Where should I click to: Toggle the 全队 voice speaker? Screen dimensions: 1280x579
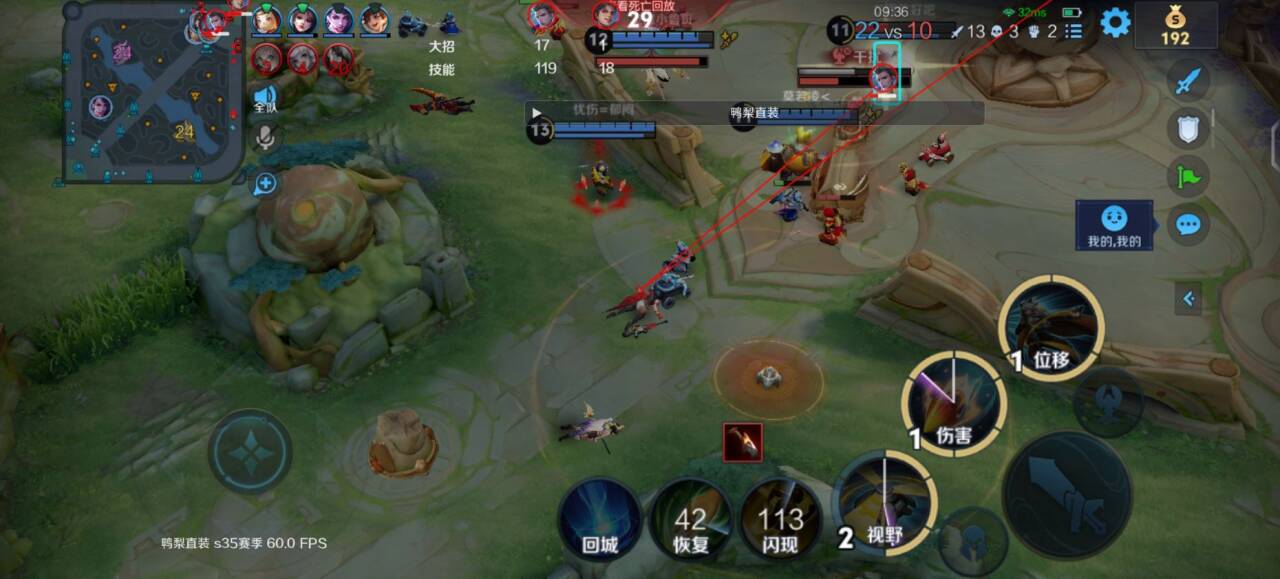pyautogui.click(x=265, y=98)
